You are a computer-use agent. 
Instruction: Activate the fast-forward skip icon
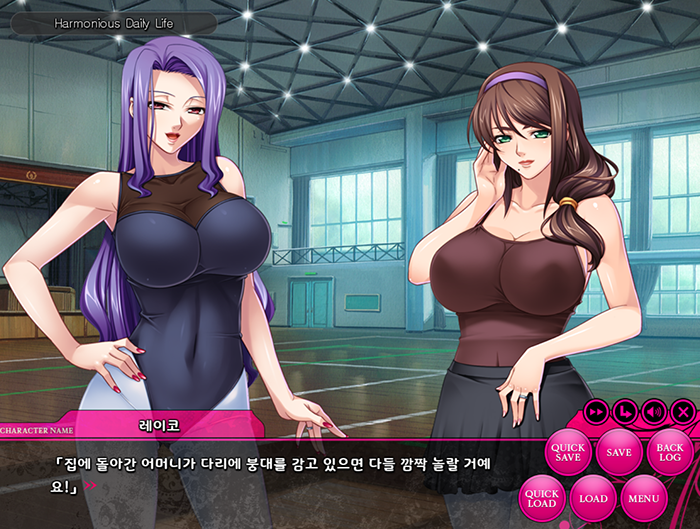pyautogui.click(x=596, y=411)
